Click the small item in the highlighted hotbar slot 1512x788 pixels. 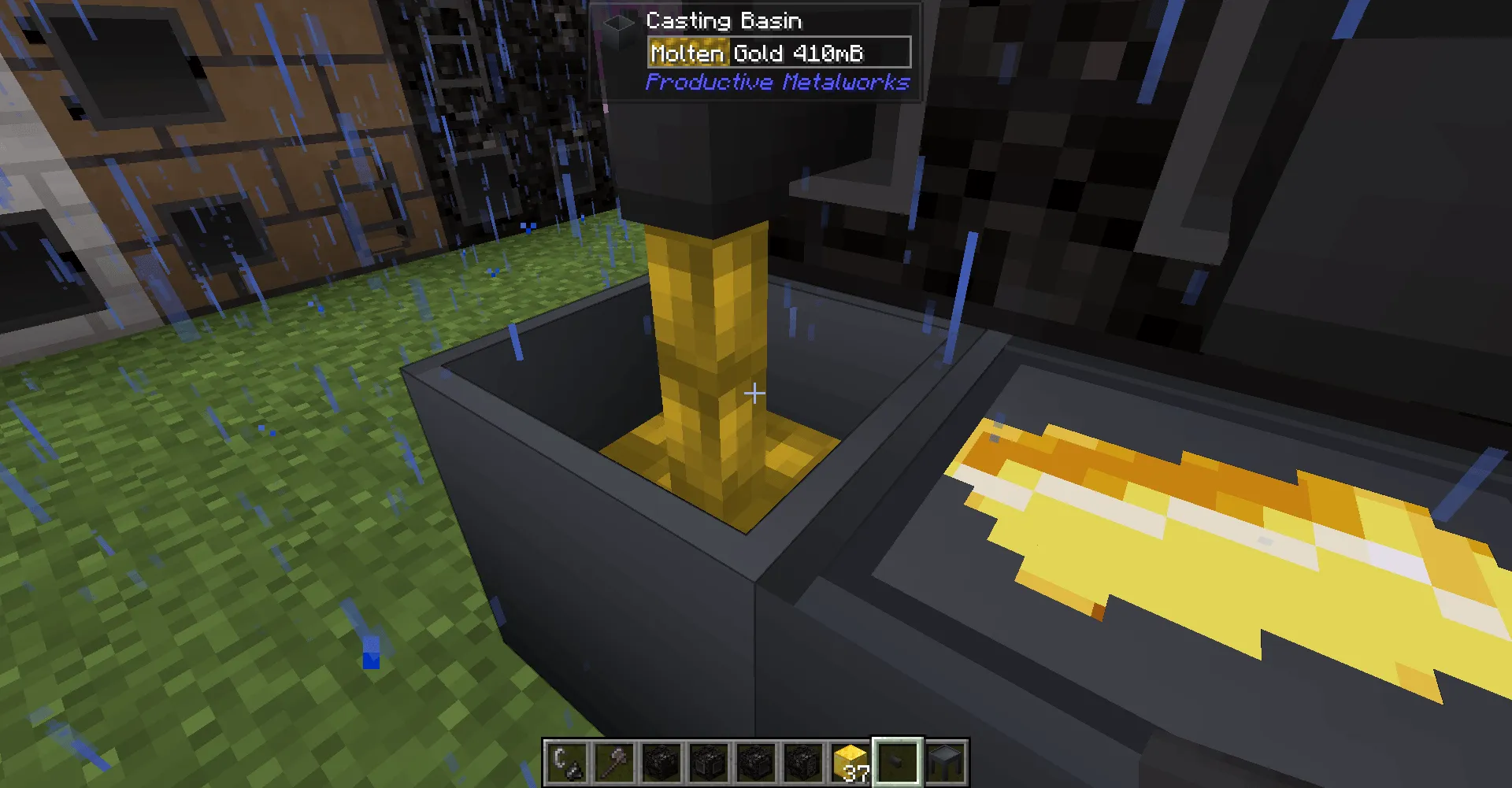(x=896, y=762)
